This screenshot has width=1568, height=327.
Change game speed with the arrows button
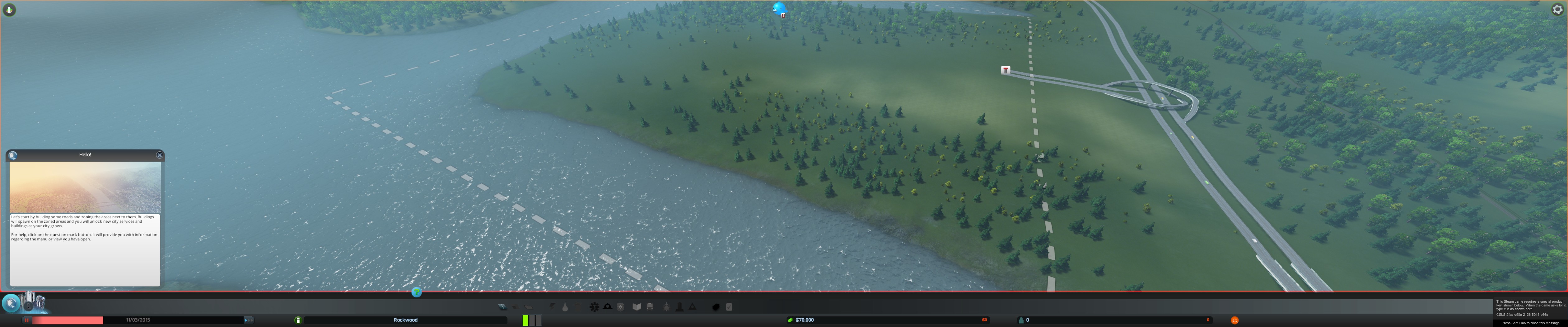(x=248, y=320)
